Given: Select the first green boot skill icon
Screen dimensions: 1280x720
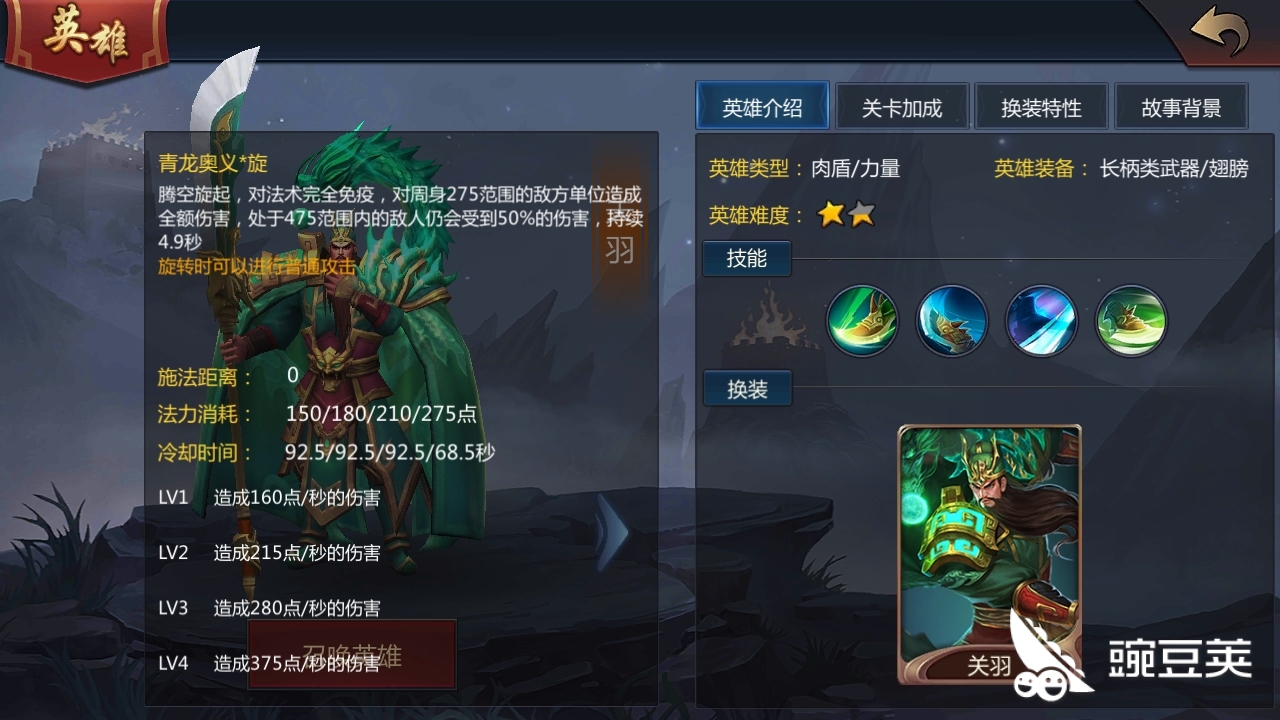Looking at the screenshot, I should pos(862,320).
